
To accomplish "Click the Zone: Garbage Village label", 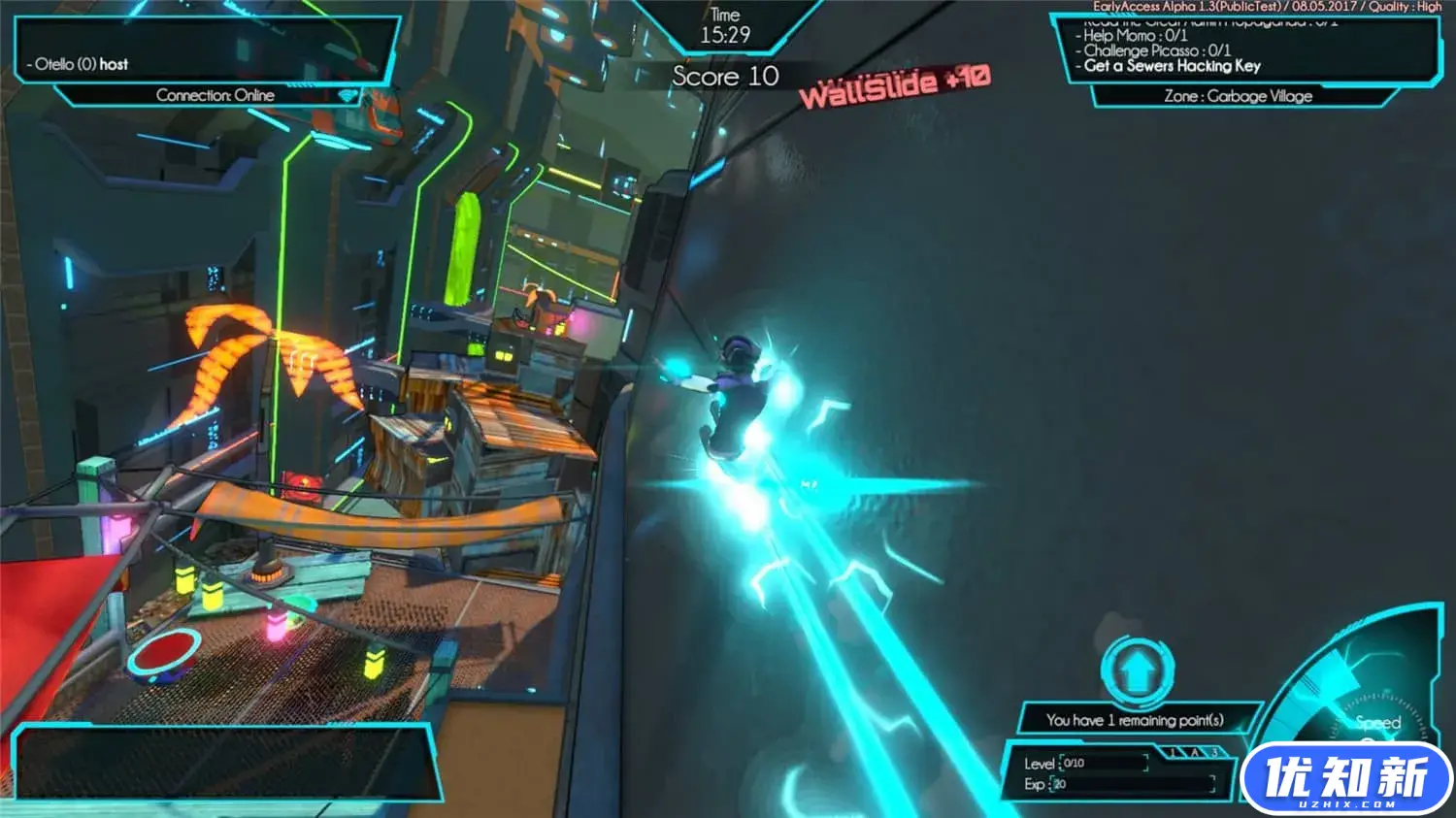I will pos(1238,96).
